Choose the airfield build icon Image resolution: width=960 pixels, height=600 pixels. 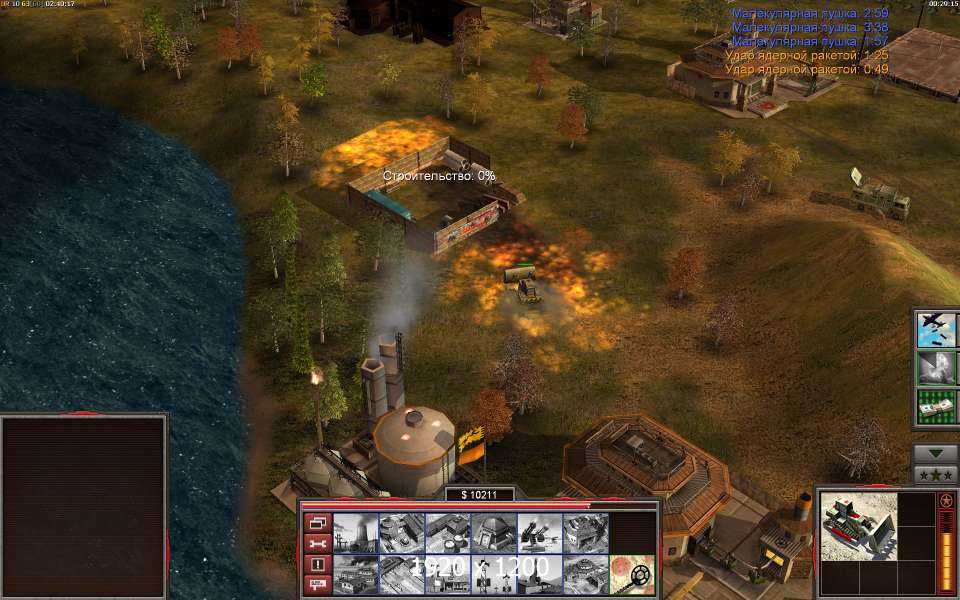click(x=401, y=574)
